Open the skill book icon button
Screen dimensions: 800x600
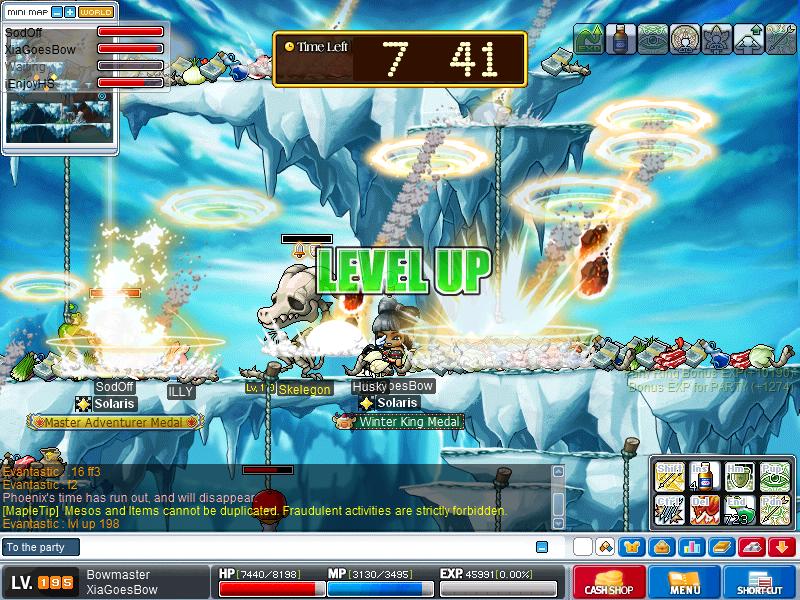pos(721,547)
